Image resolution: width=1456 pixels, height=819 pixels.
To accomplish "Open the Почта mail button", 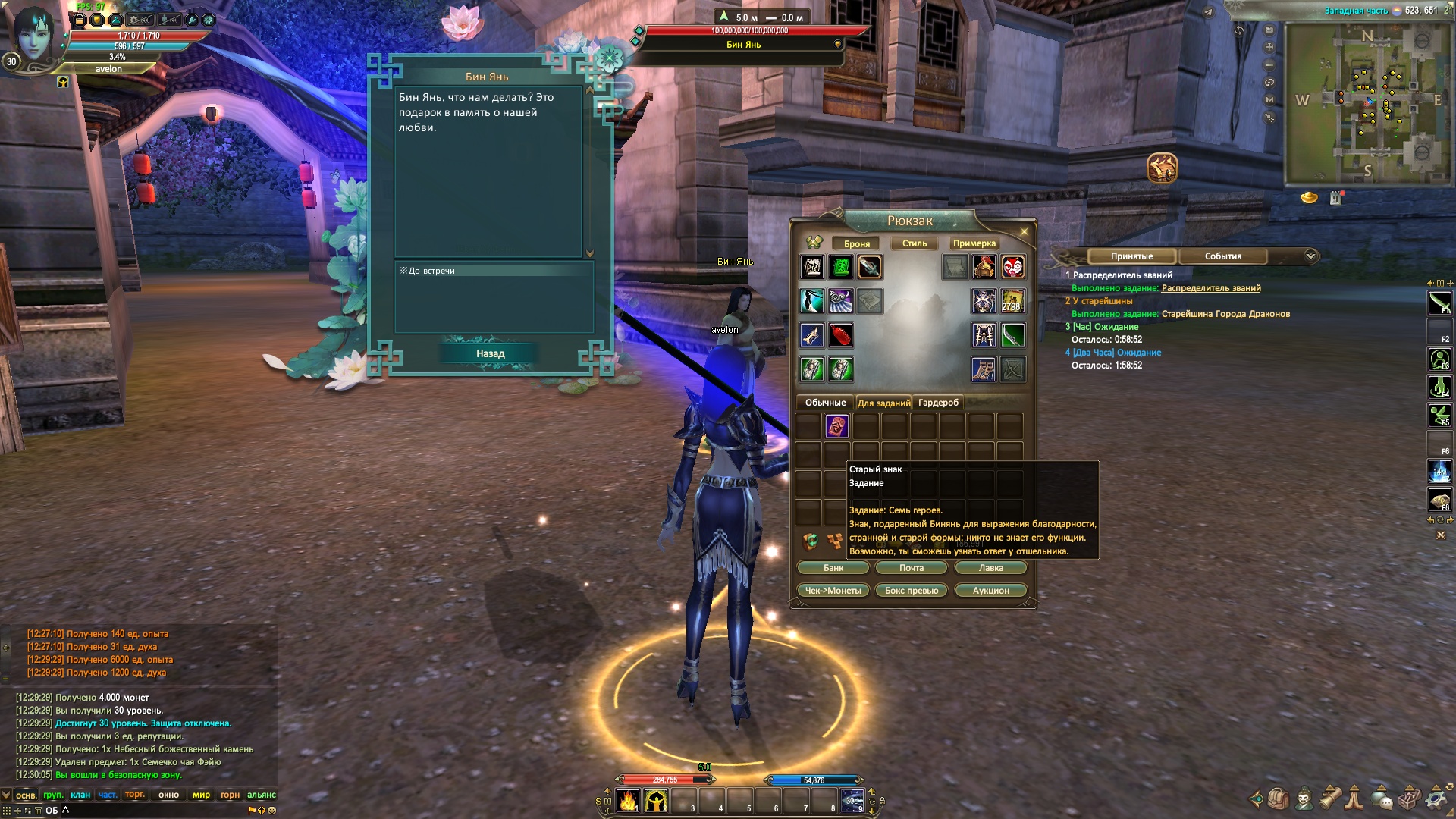I will 912,568.
